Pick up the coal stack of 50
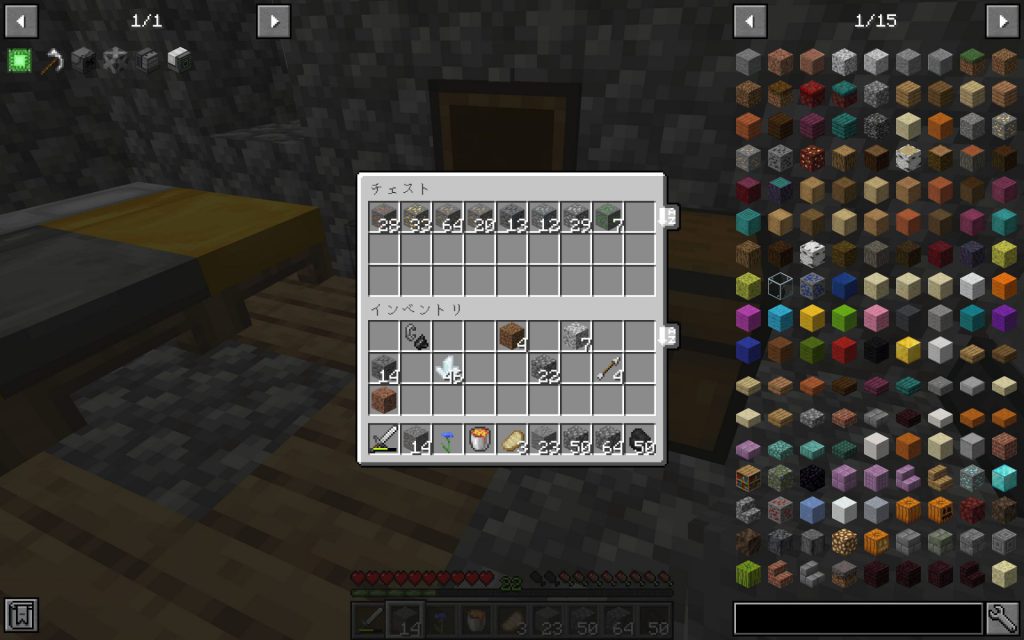This screenshot has width=1024, height=640. (640, 439)
